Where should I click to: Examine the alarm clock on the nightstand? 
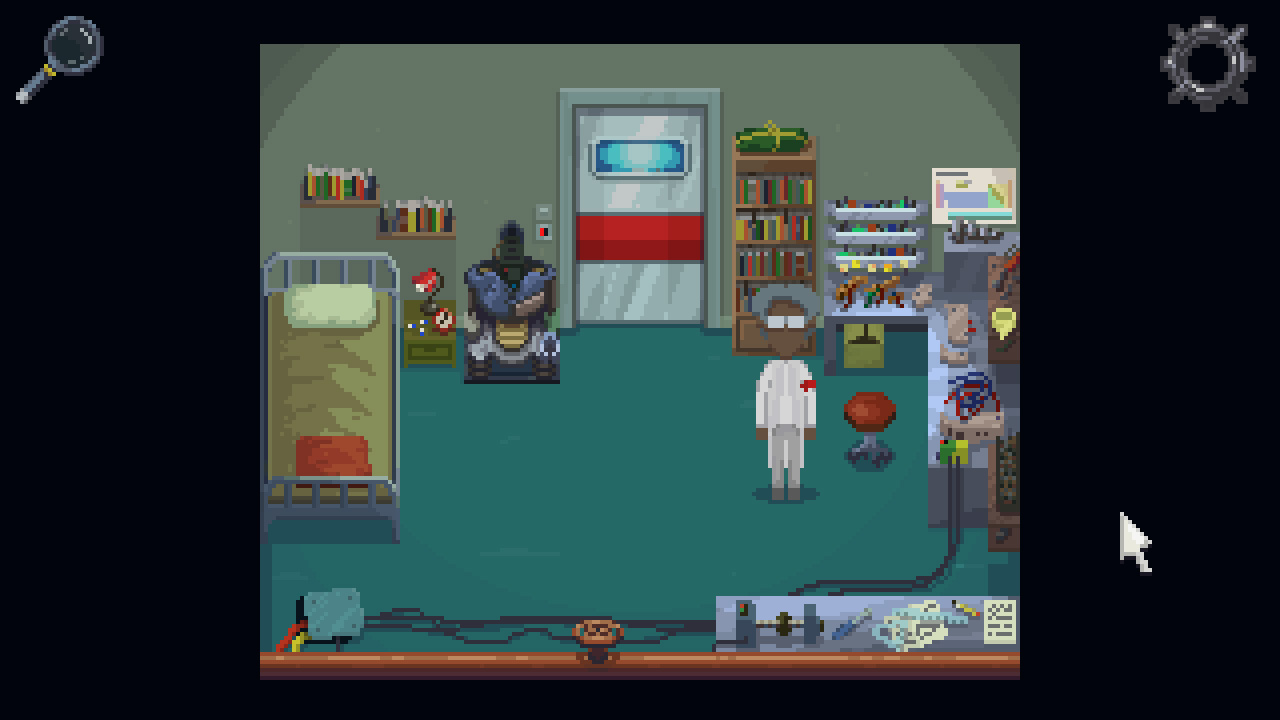[444, 322]
